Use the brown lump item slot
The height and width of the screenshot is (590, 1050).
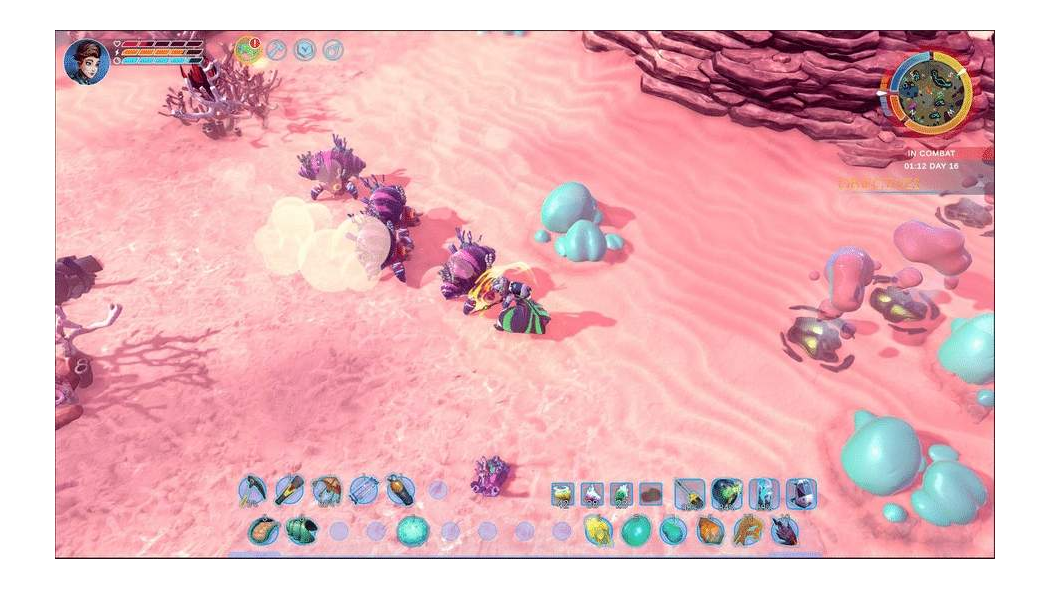point(651,493)
